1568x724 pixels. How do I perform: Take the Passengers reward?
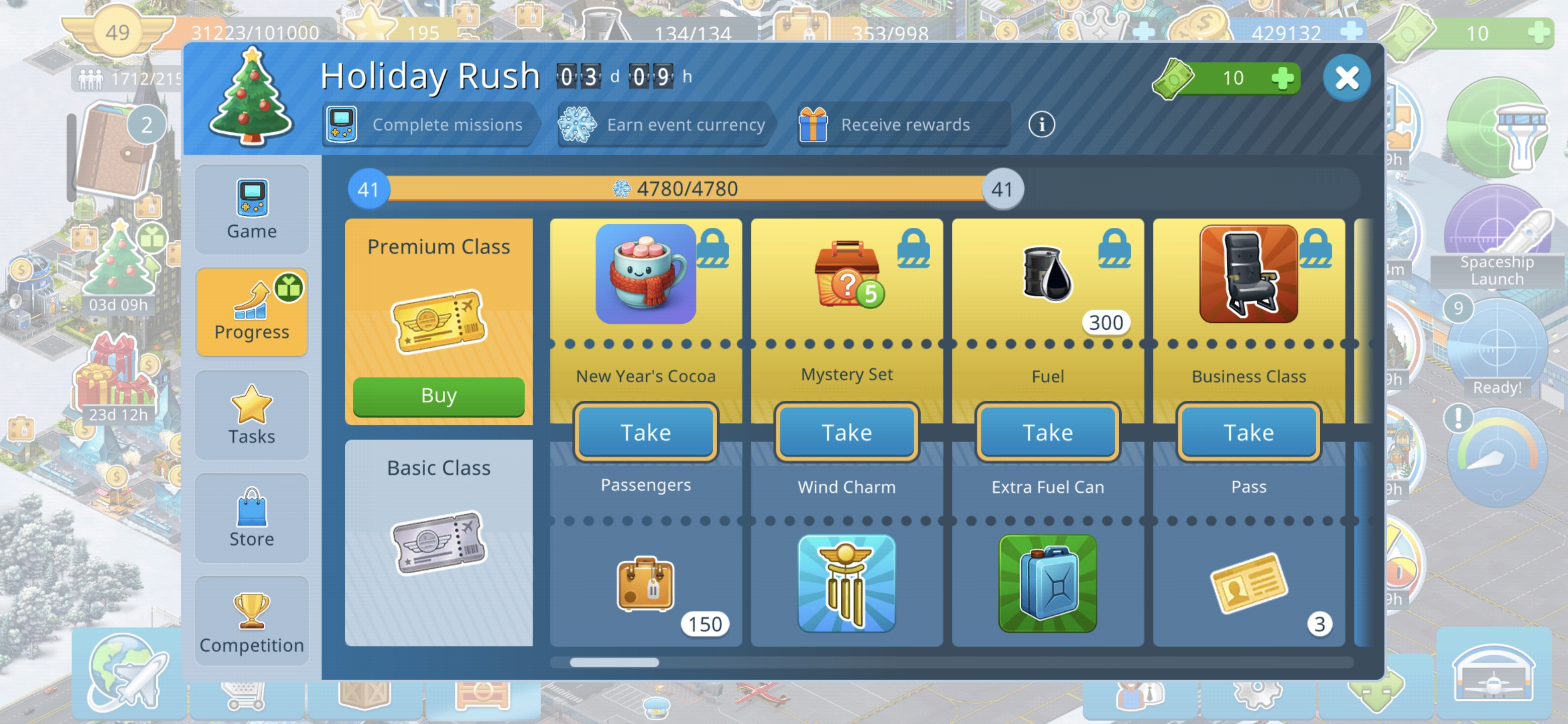645,432
